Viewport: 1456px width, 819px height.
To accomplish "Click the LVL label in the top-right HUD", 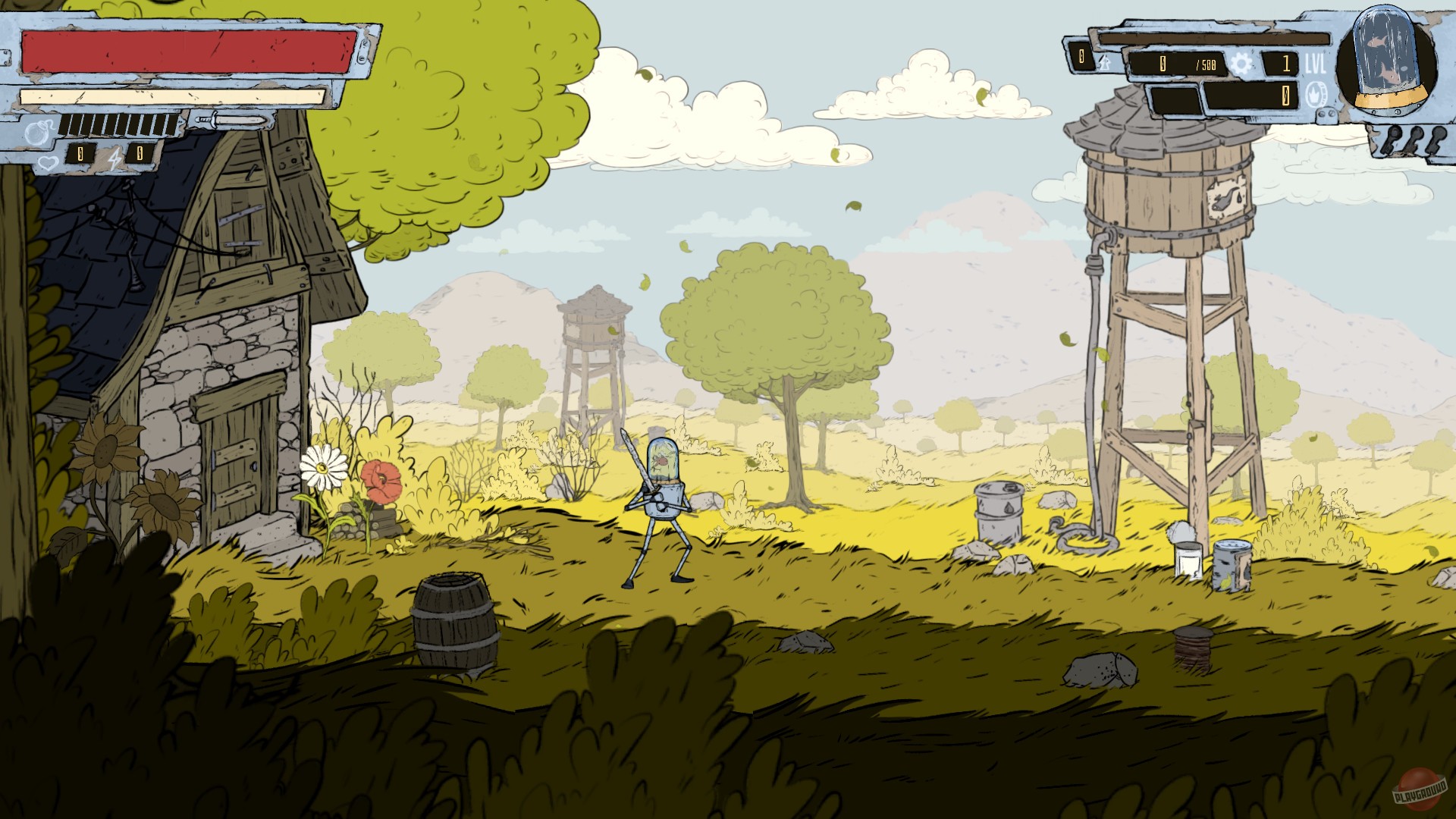I will pyautogui.click(x=1315, y=63).
